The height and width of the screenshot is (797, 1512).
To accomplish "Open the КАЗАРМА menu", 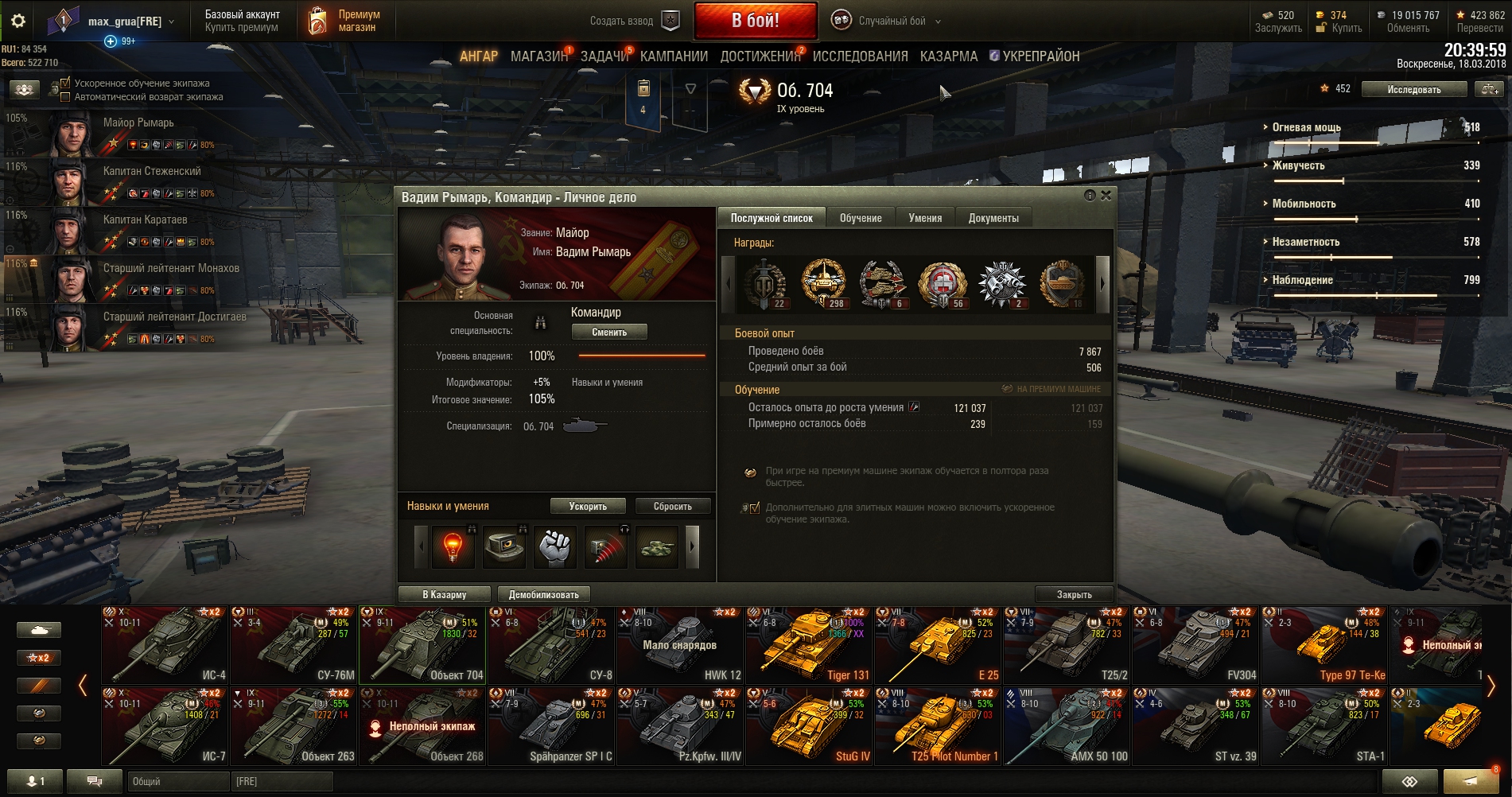I will [948, 56].
